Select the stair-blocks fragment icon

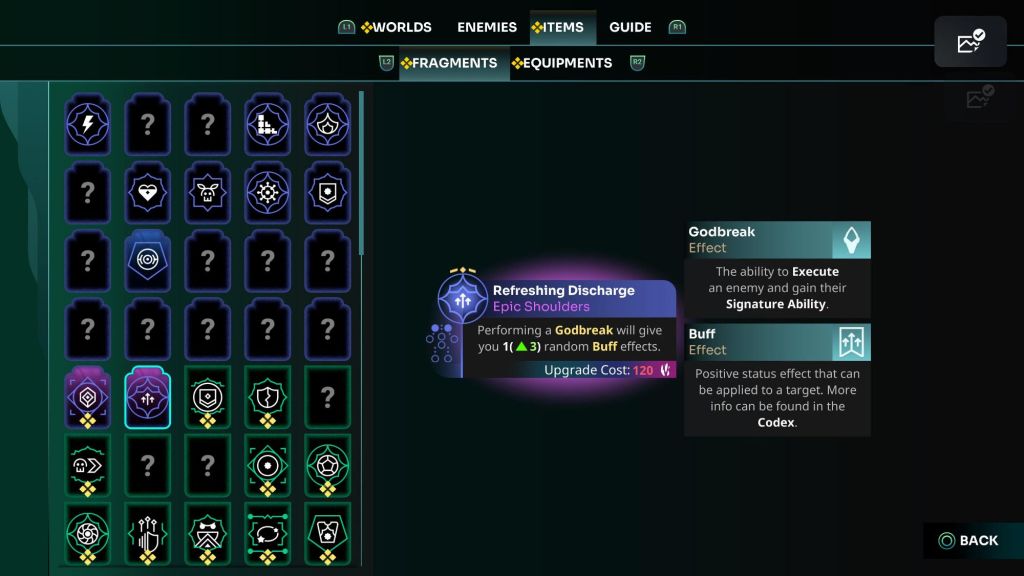click(267, 124)
